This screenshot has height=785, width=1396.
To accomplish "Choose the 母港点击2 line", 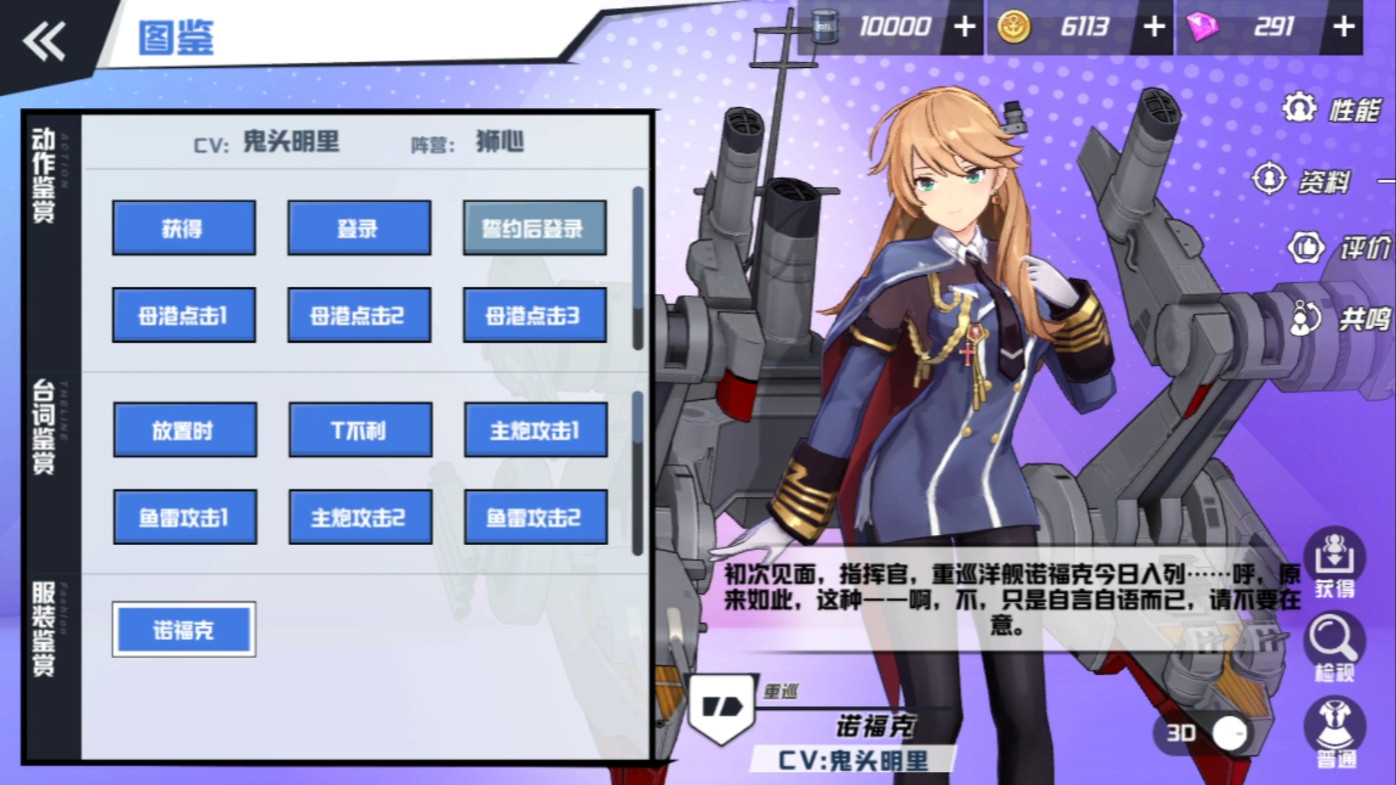I will [359, 316].
